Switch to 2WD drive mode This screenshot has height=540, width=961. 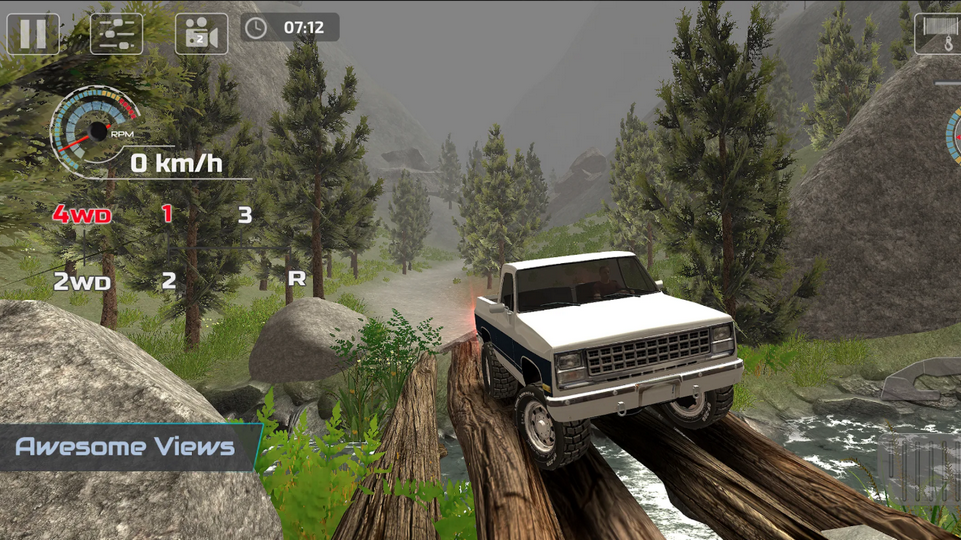coord(82,282)
